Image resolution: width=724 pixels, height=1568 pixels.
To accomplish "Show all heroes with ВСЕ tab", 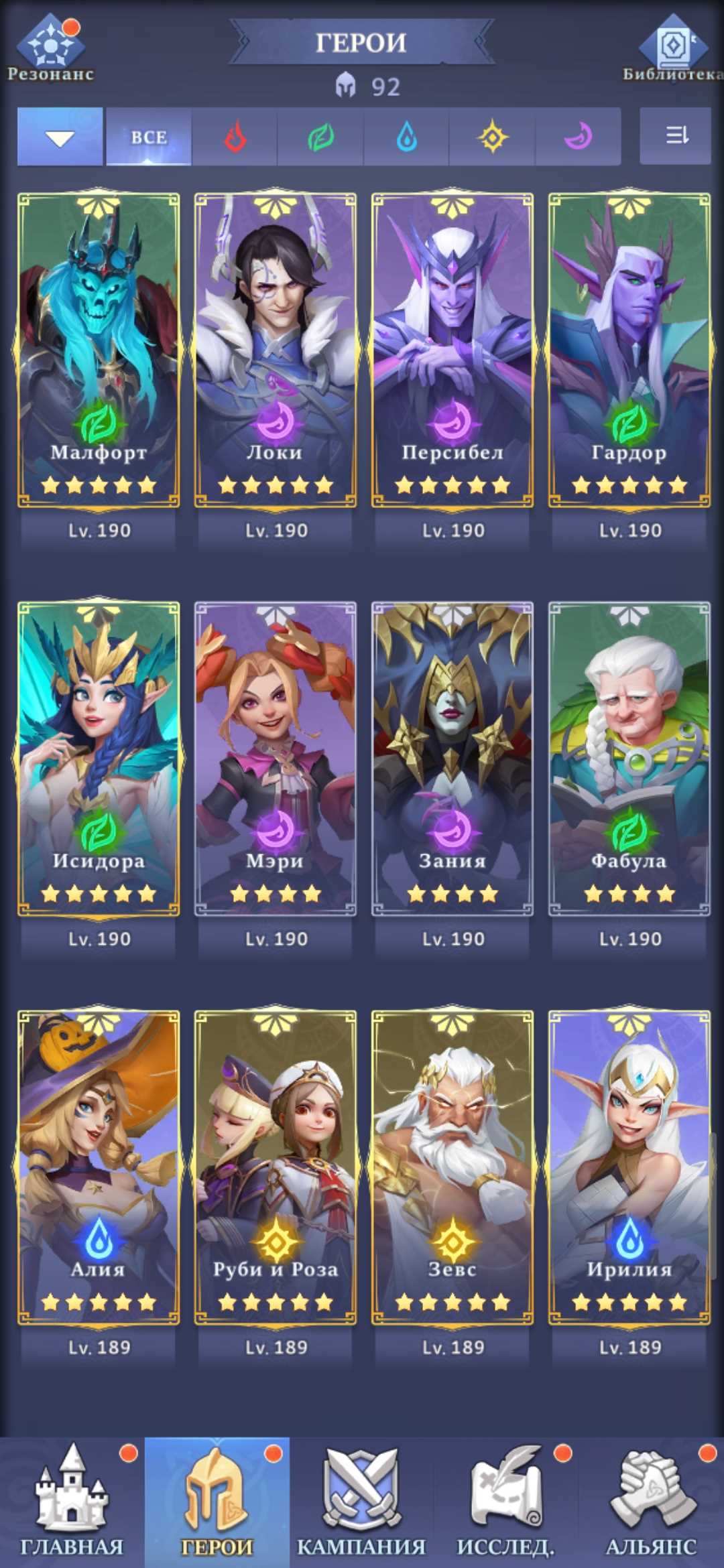I will click(149, 137).
